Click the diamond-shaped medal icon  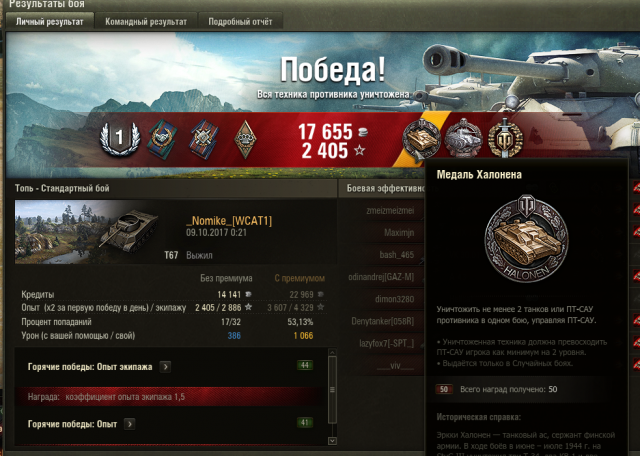pos(245,139)
